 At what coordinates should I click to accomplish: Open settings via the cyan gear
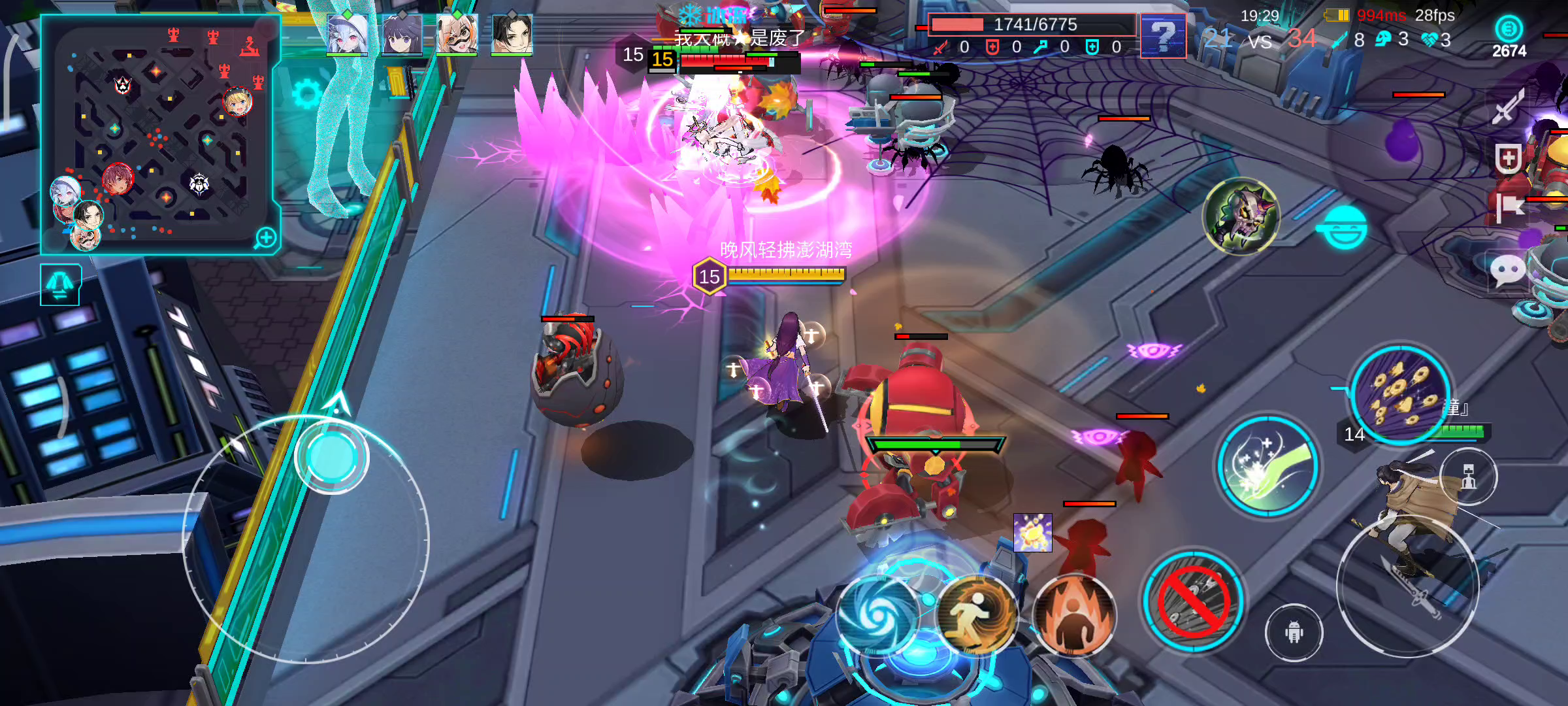point(306,95)
